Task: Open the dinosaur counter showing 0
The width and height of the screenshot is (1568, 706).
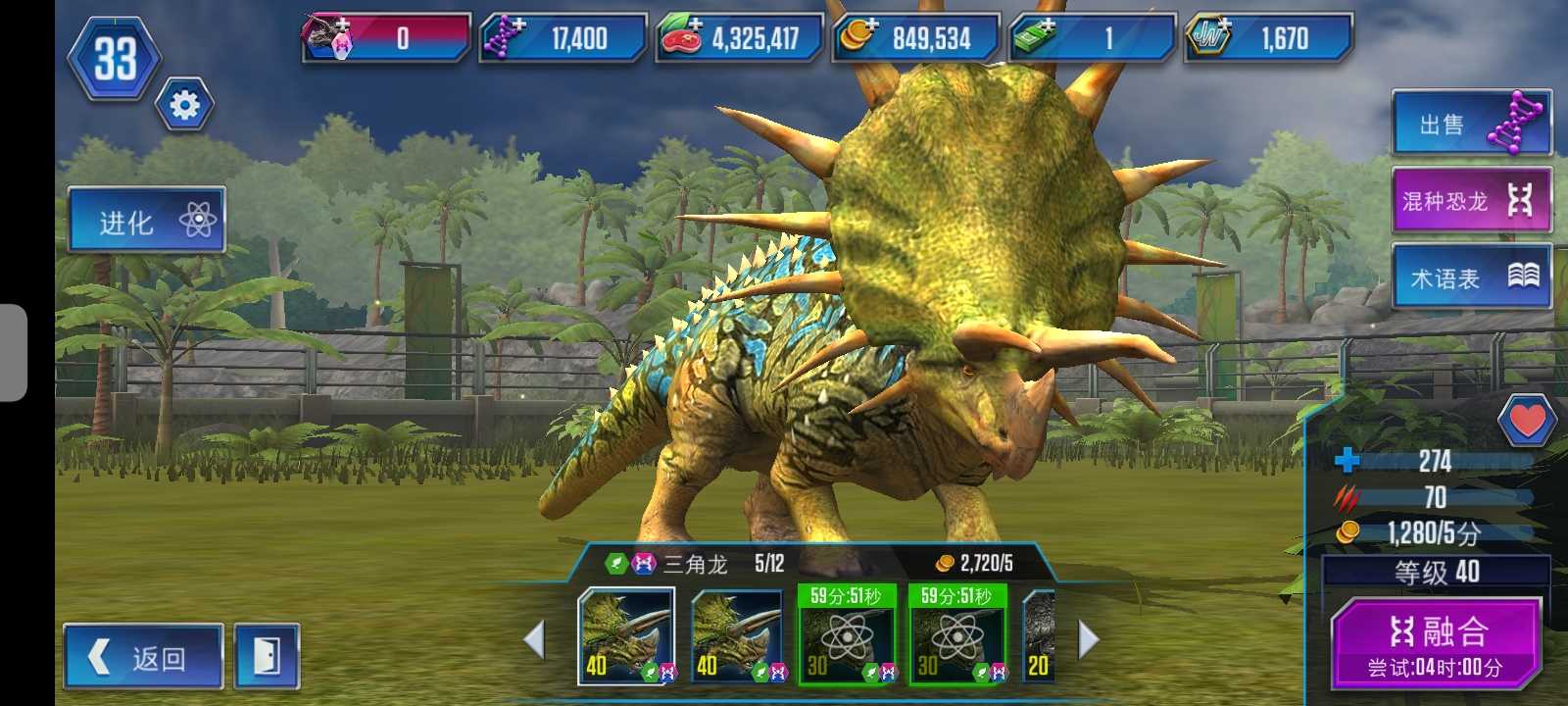Action: coord(386,38)
